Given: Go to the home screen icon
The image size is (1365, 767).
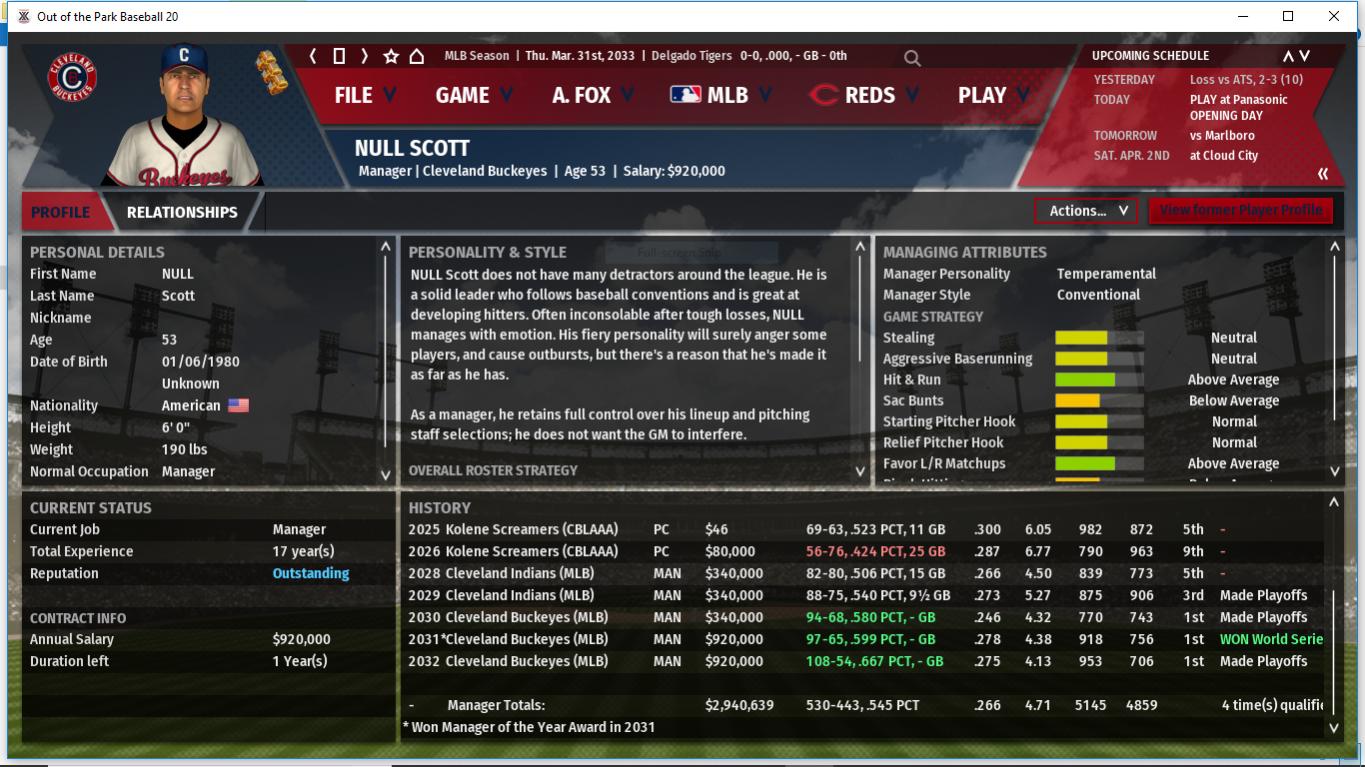Looking at the screenshot, I should coord(417,56).
